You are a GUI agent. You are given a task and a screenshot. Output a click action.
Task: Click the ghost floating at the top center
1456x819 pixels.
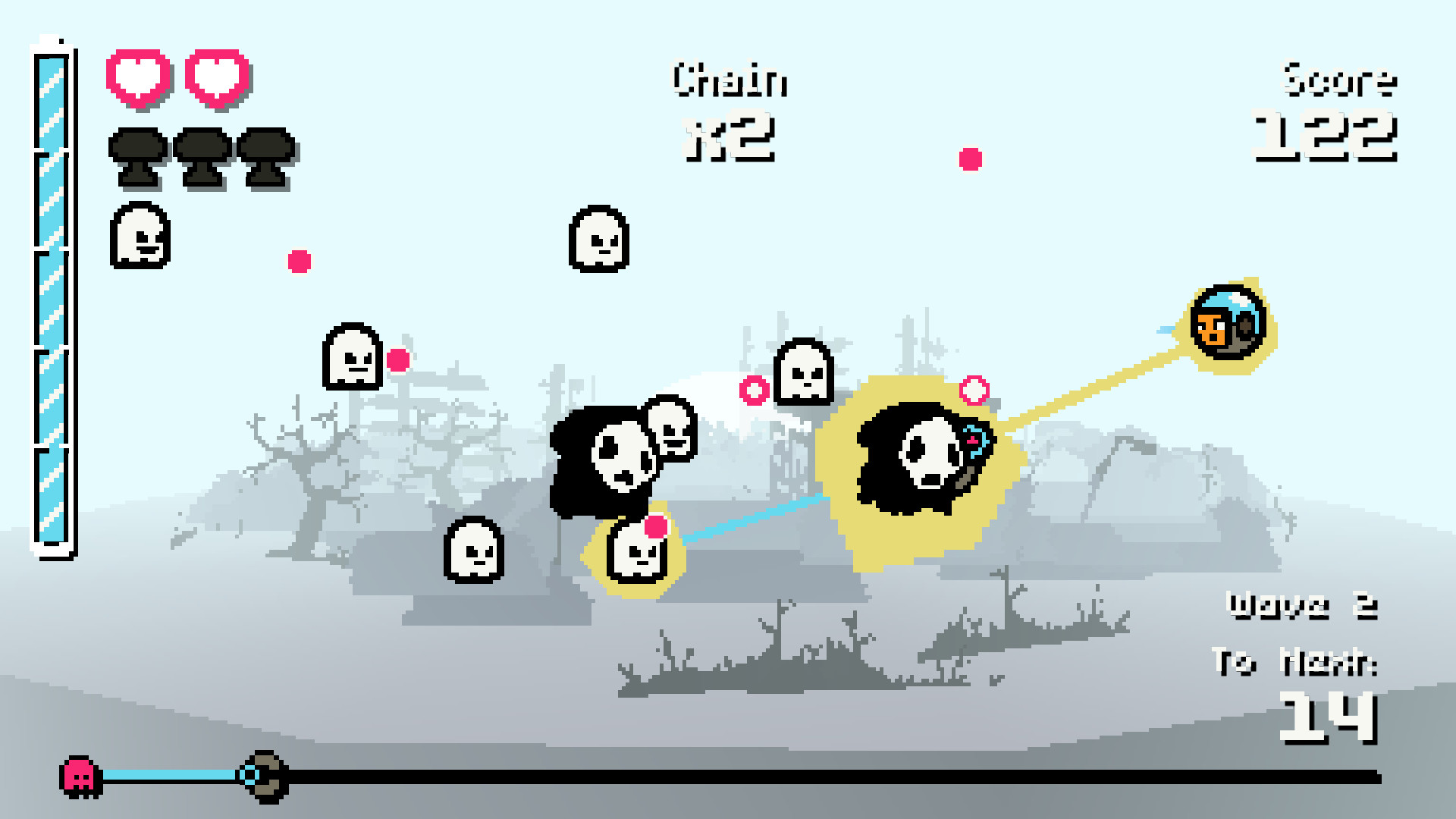coord(599,239)
